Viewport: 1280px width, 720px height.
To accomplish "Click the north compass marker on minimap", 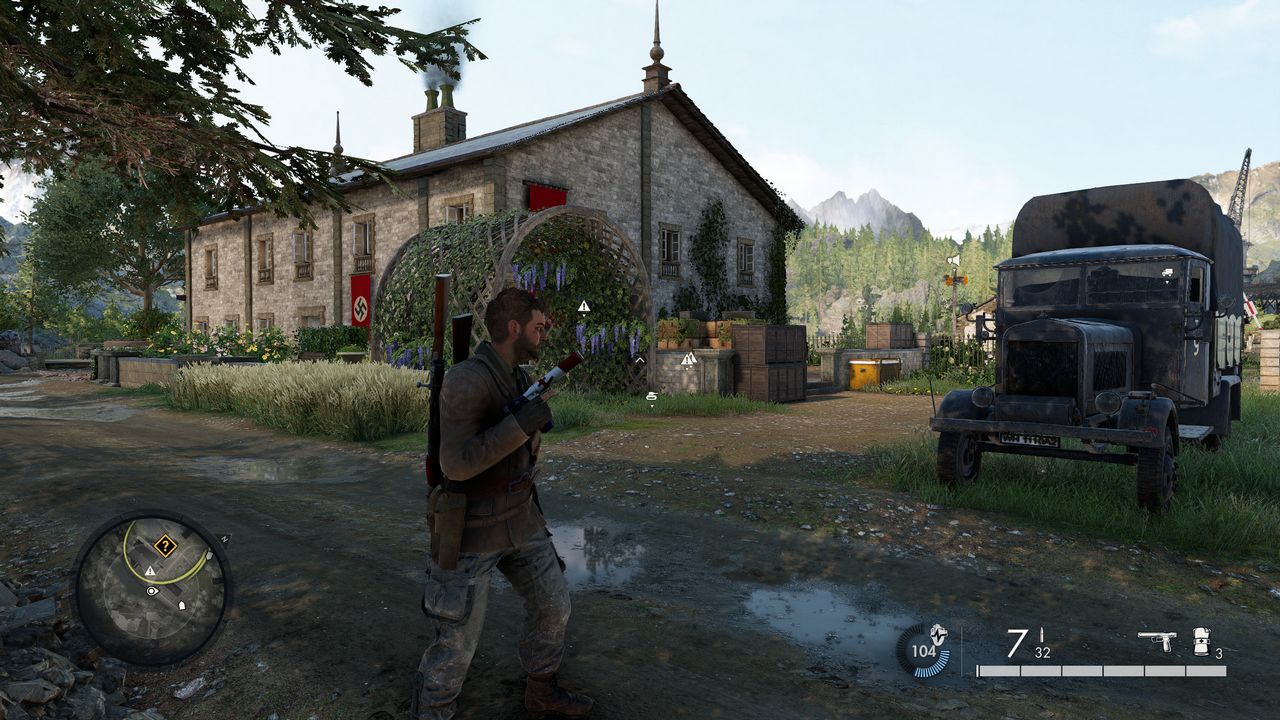I will 223,539.
